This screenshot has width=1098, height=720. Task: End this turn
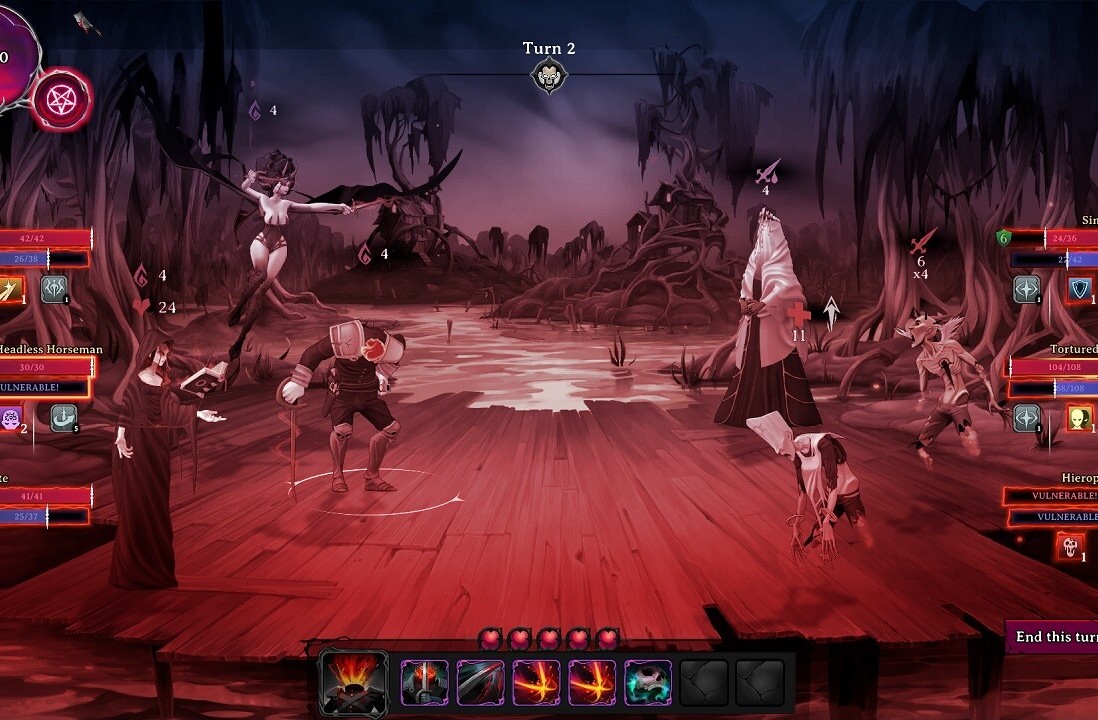(1055, 637)
